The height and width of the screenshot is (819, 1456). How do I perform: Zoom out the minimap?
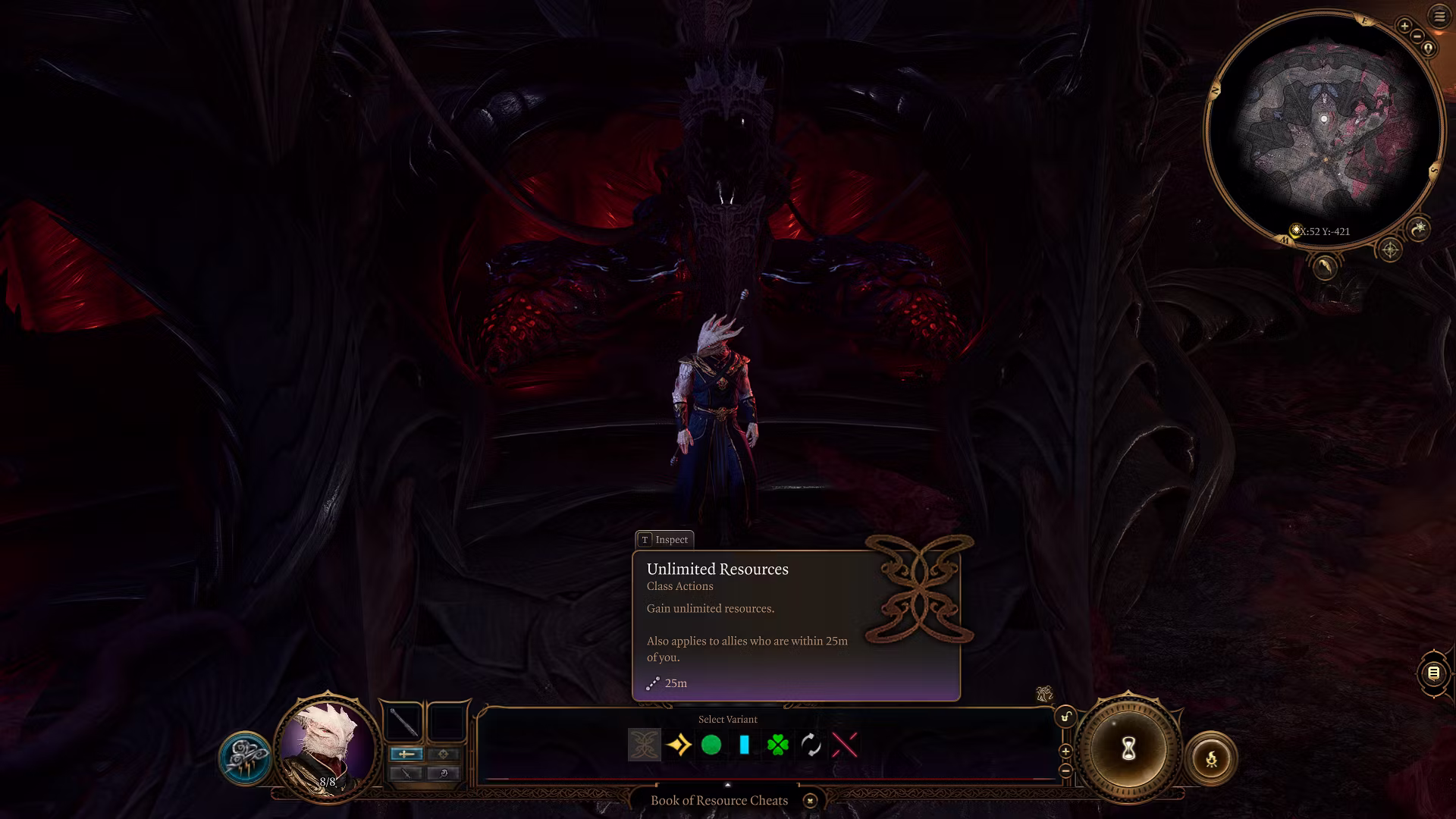click(1417, 36)
